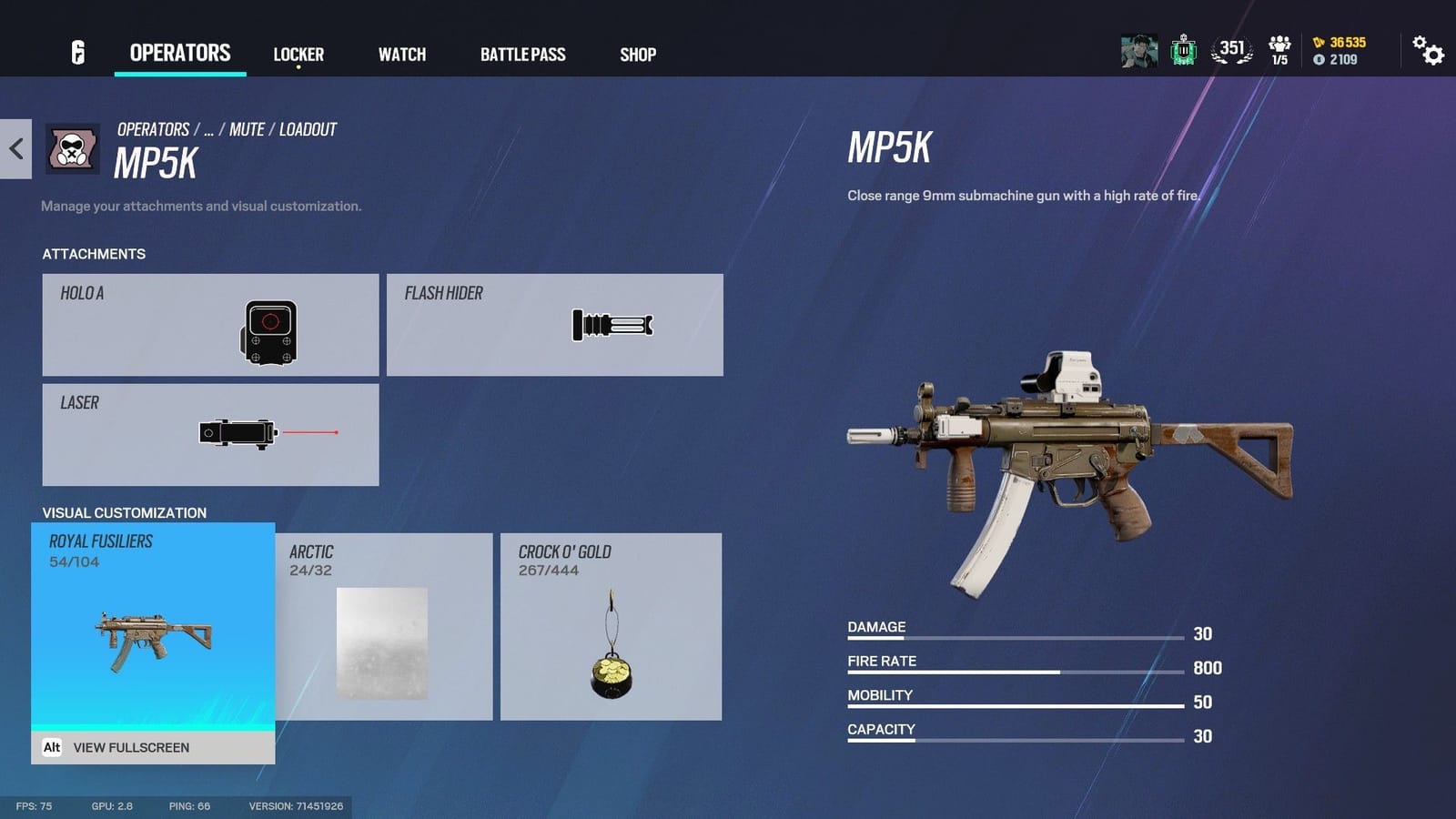The image size is (1456, 819).
Task: Click the Rainbow Six logo icon
Action: (x=77, y=54)
